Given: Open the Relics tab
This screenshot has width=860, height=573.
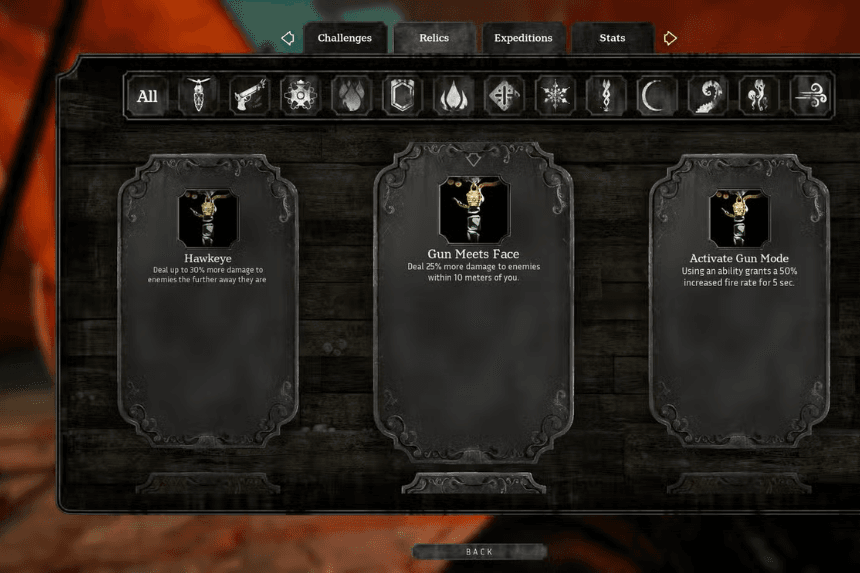Looking at the screenshot, I should (434, 38).
